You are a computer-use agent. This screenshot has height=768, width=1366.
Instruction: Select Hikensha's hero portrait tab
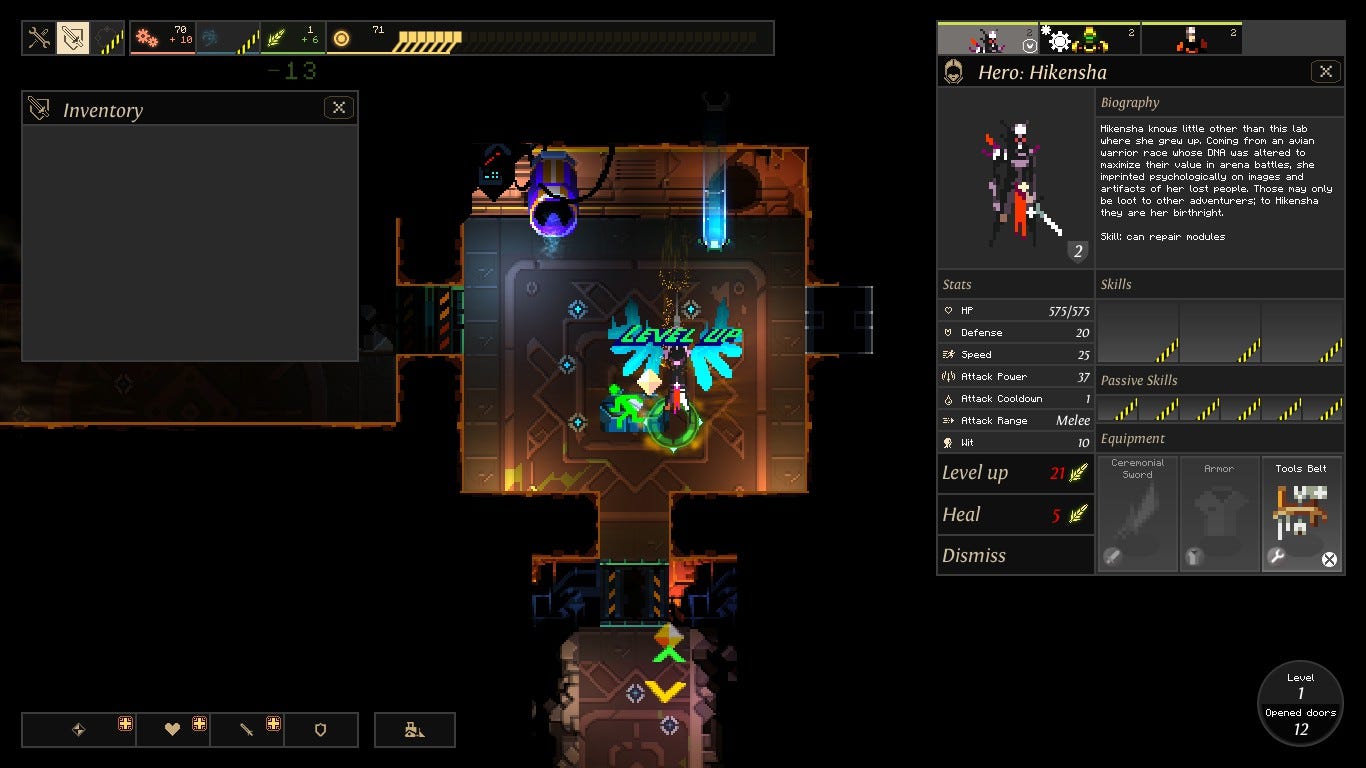coord(987,40)
